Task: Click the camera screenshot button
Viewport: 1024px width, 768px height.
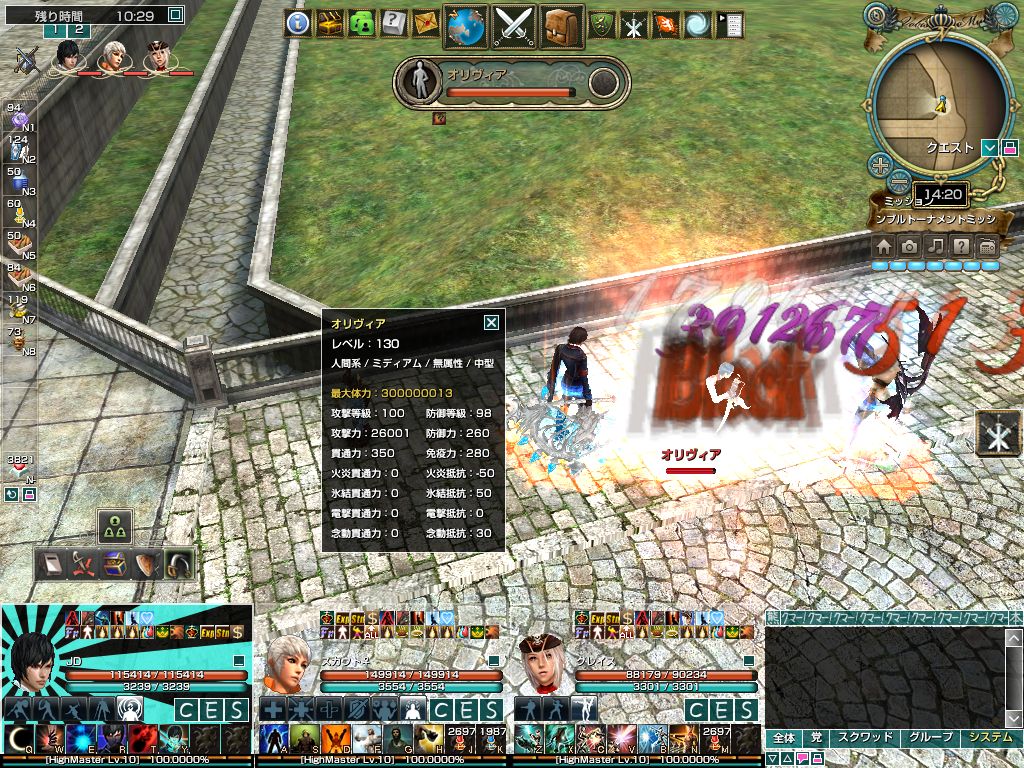Action: click(x=909, y=246)
